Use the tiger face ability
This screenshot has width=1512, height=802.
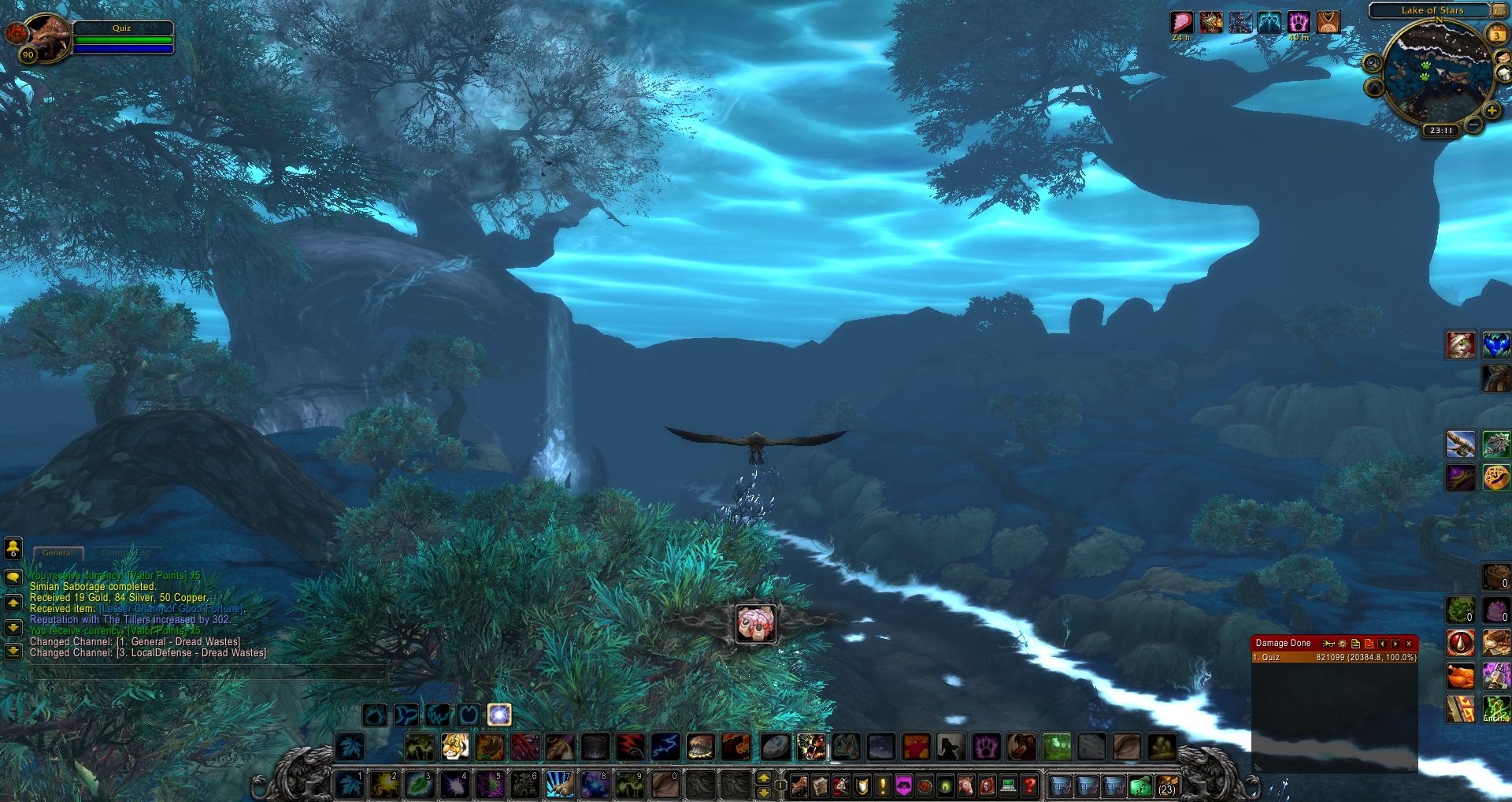[x=455, y=746]
